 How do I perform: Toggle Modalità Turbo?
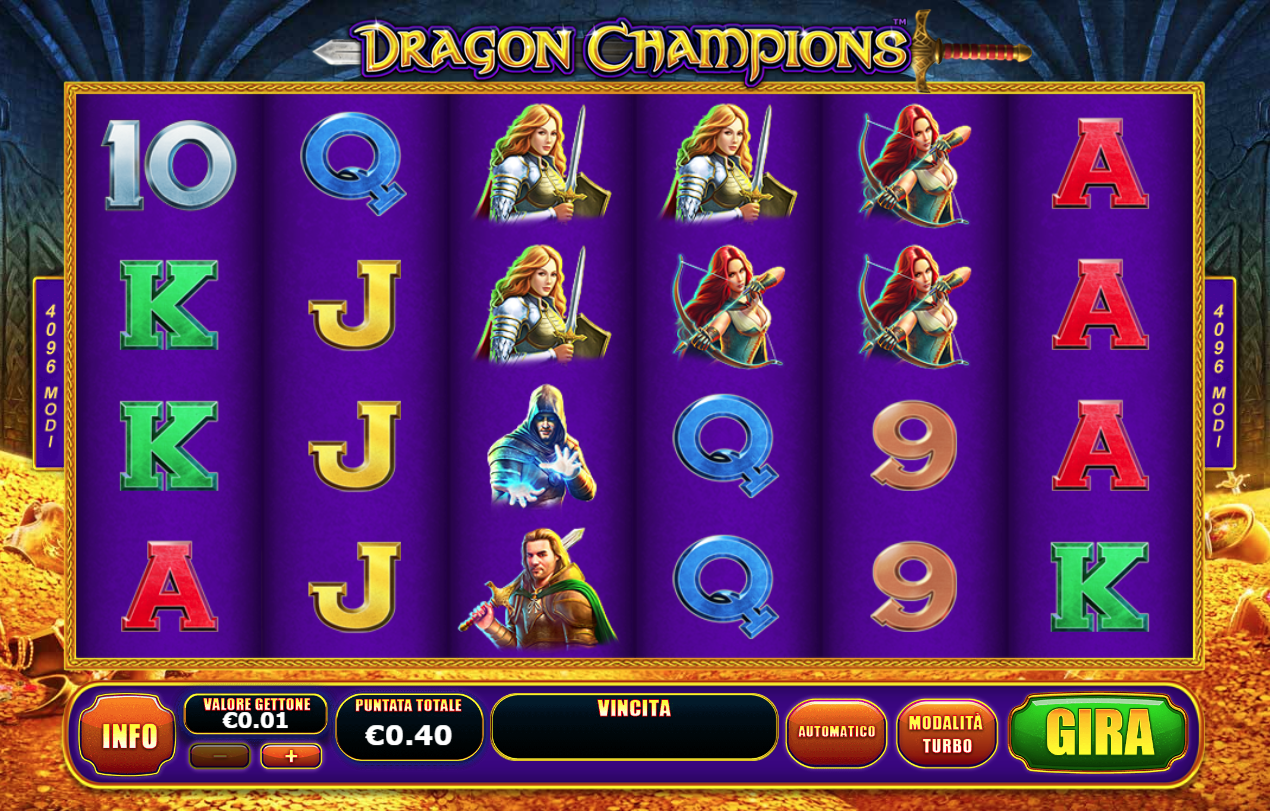coord(946,733)
